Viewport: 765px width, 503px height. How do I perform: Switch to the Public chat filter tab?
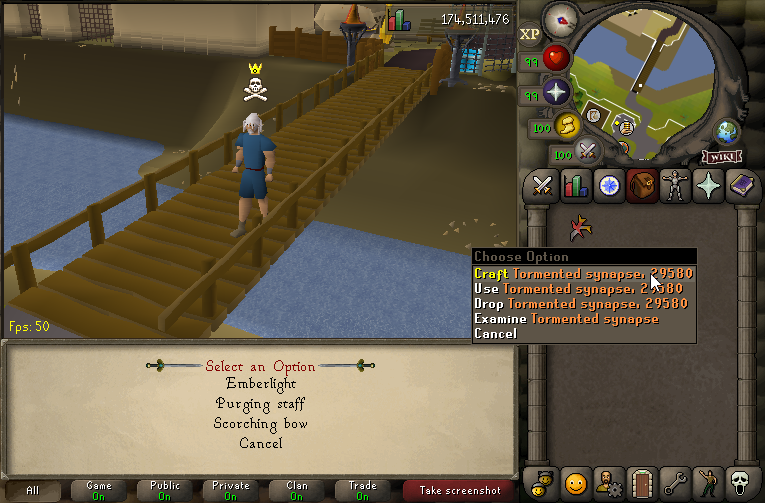pos(165,490)
